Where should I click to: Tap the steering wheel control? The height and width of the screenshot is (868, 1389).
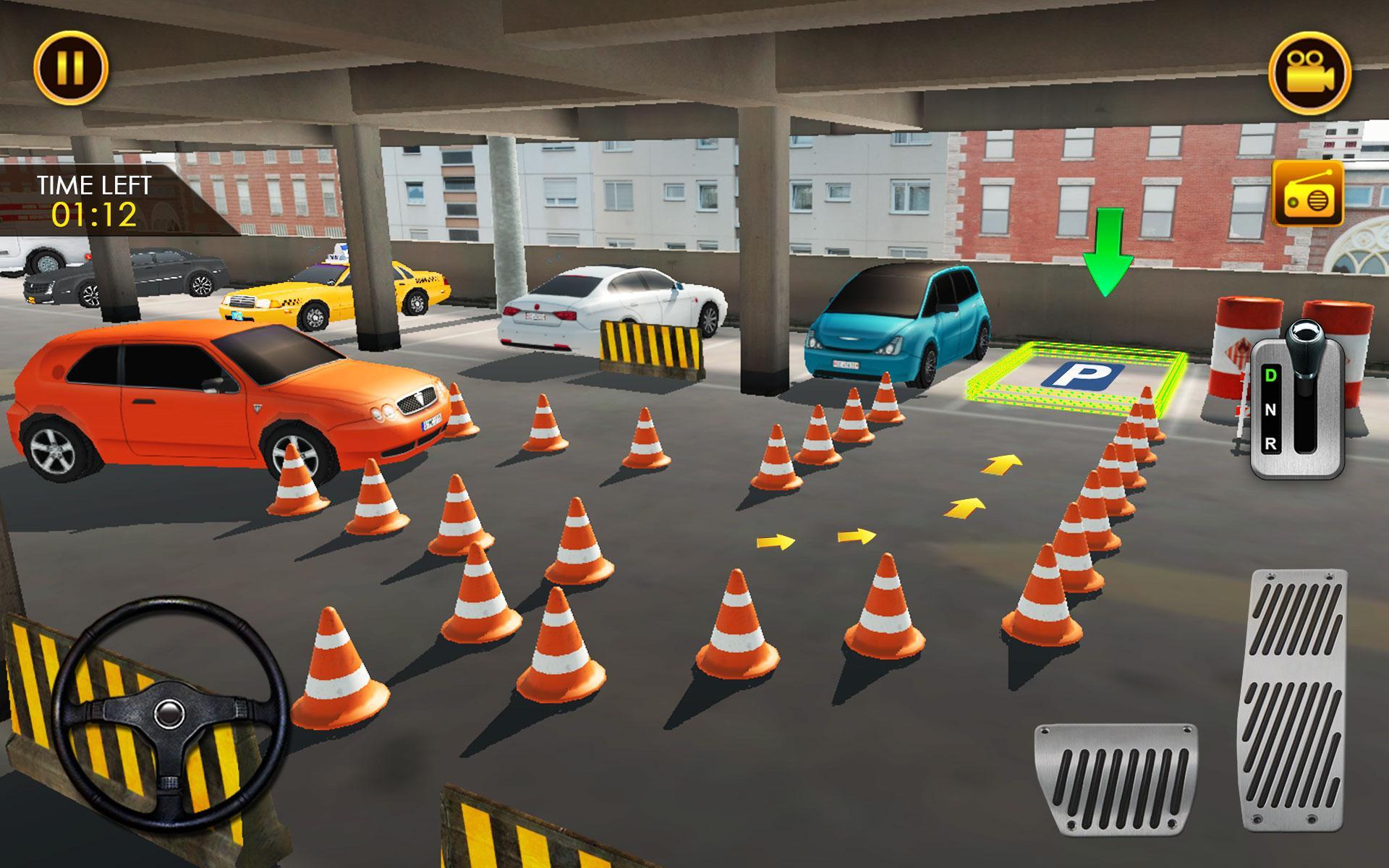tap(168, 712)
